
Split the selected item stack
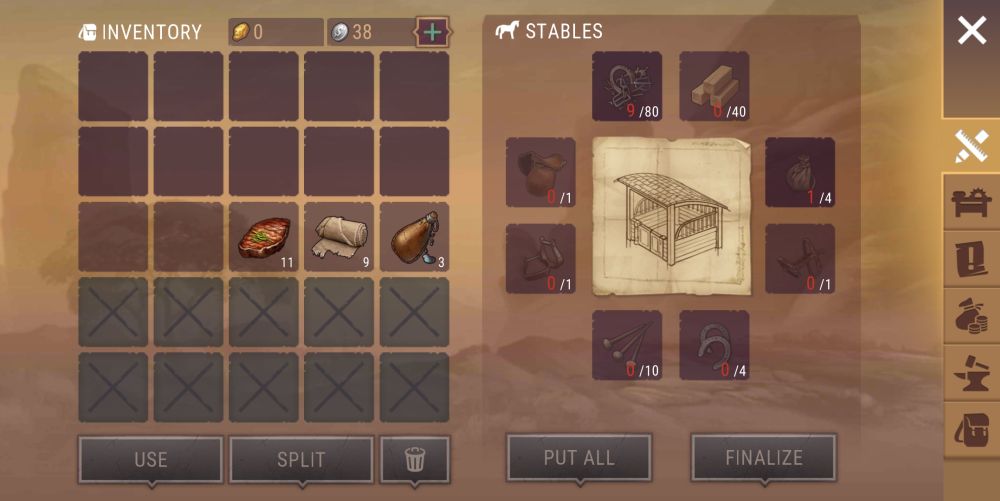301,460
